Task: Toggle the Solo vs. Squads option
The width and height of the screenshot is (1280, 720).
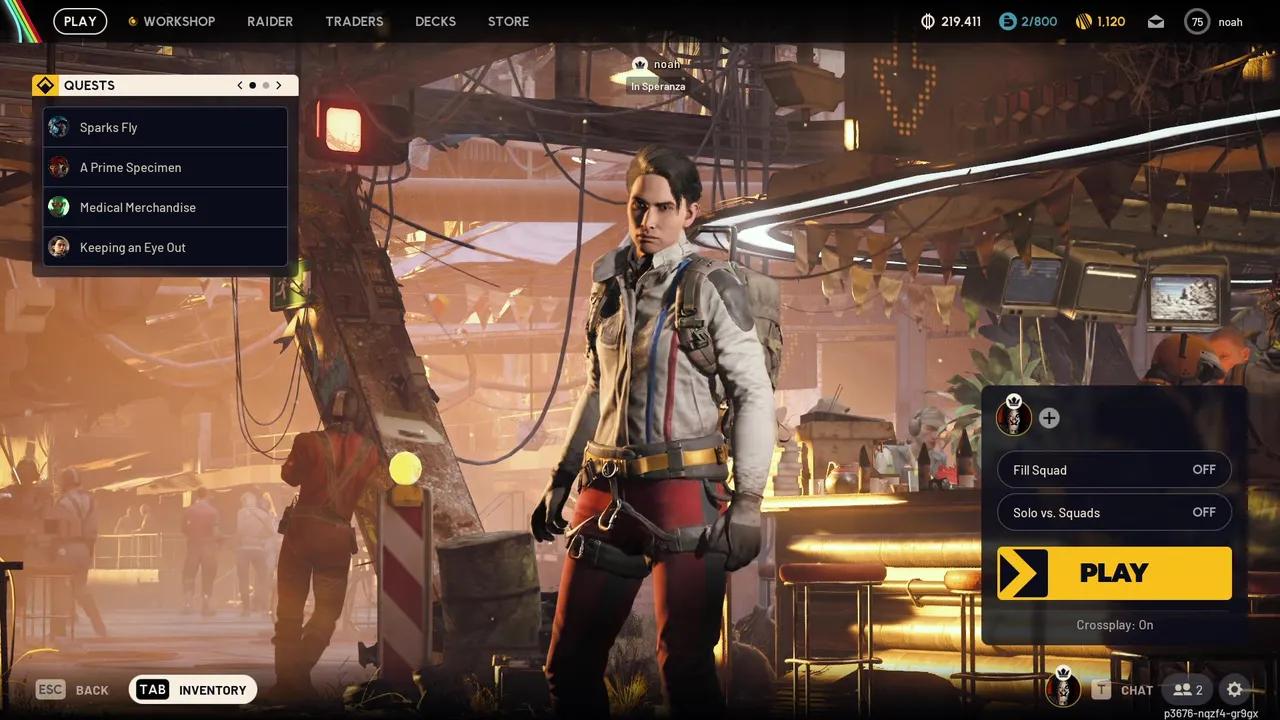Action: 1114,513
